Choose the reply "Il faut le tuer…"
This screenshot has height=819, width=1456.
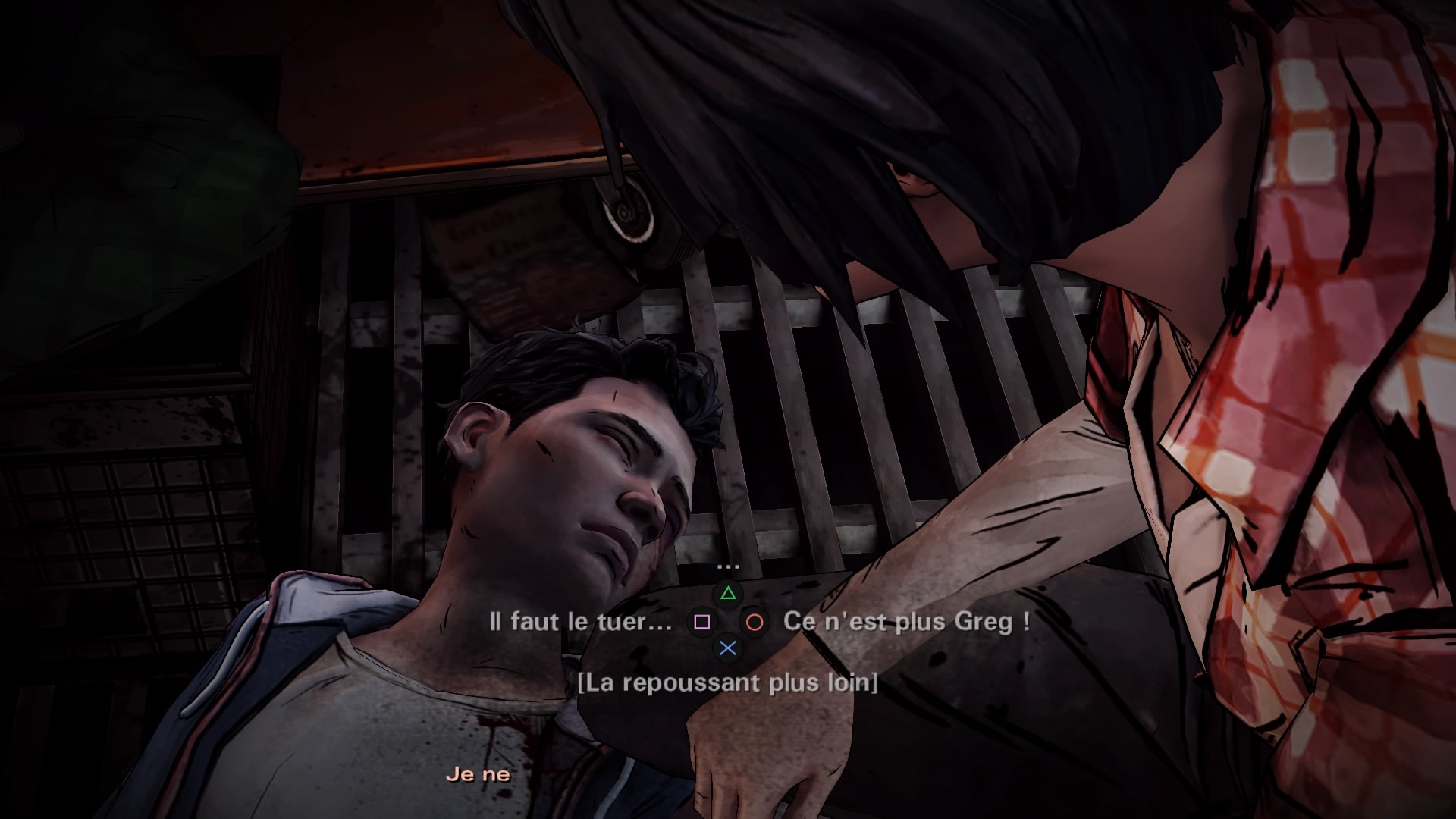(x=581, y=623)
